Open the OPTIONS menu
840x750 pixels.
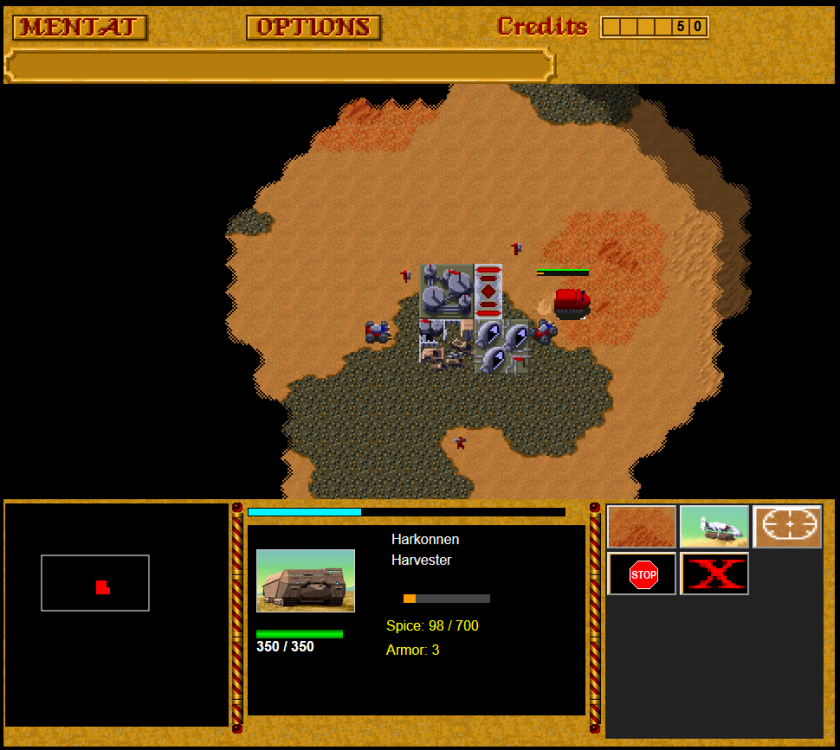pos(313,27)
